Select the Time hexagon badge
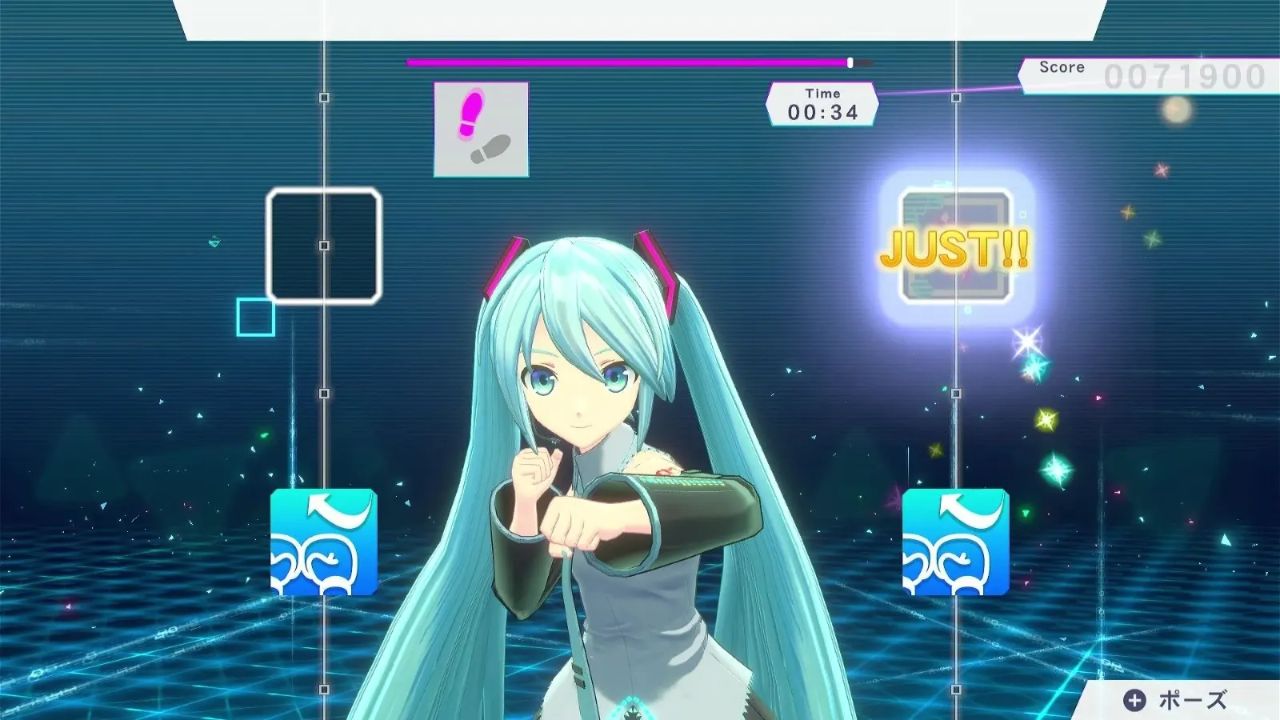1280x720 pixels. pyautogui.click(x=822, y=101)
